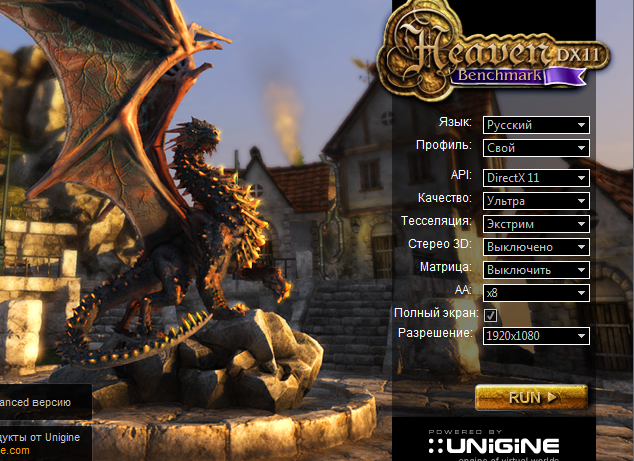Viewport: 634px width, 461px height.
Task: Open the Профиль profile dropdown
Action: coord(536,148)
